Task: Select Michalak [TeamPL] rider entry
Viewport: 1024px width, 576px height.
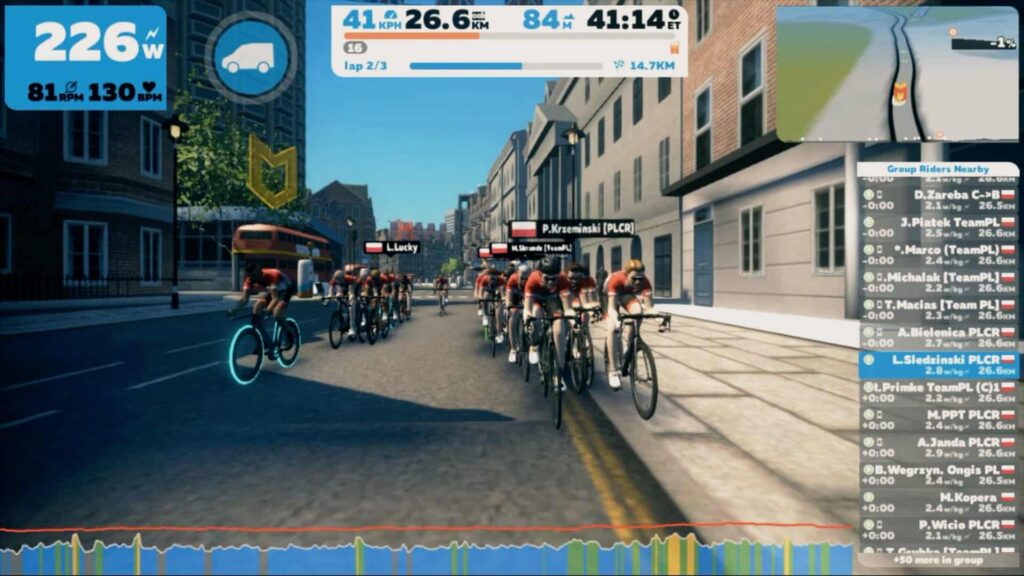Action: [x=938, y=282]
